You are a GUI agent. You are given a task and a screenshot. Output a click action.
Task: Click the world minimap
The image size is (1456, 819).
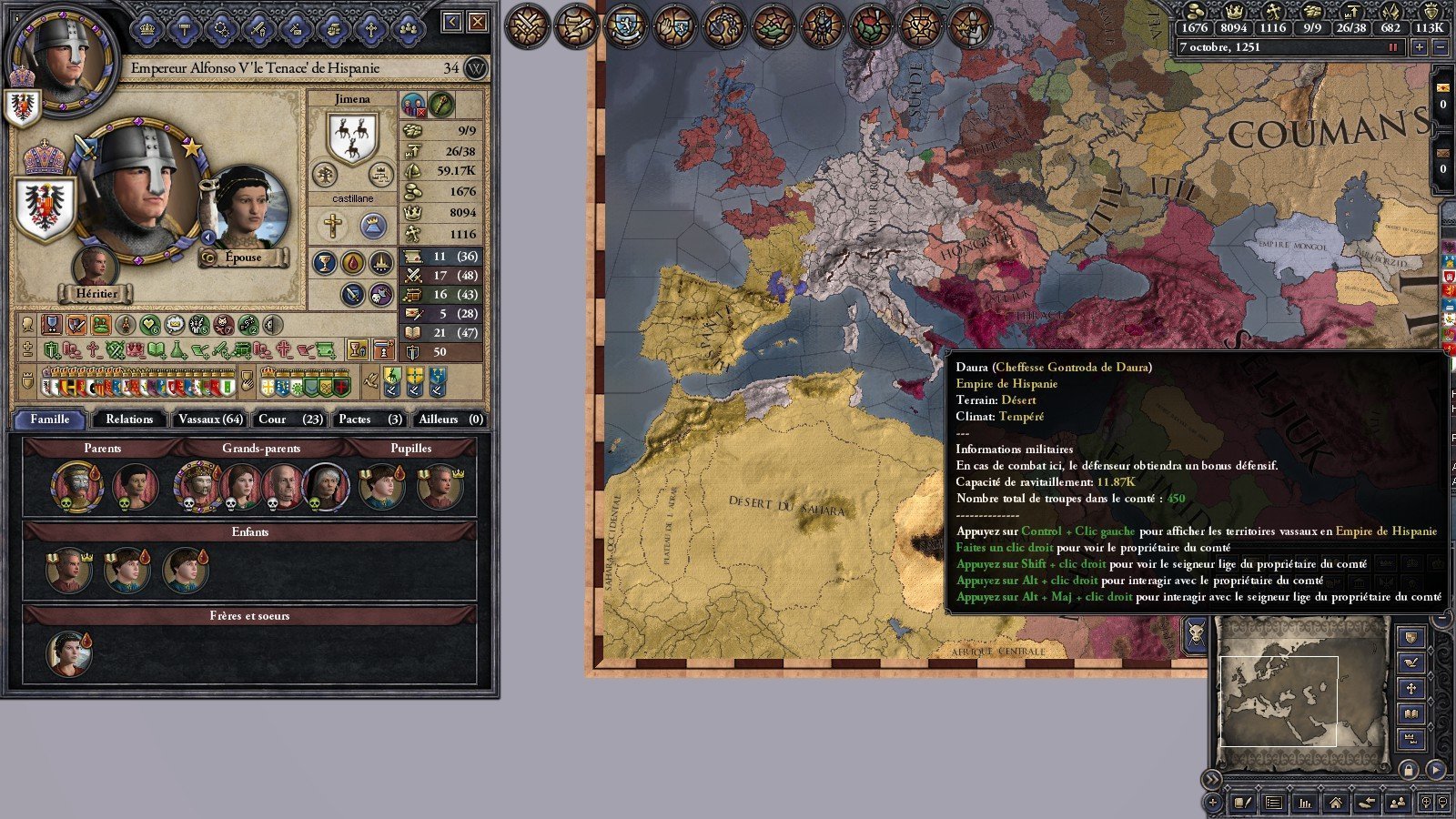1301,692
